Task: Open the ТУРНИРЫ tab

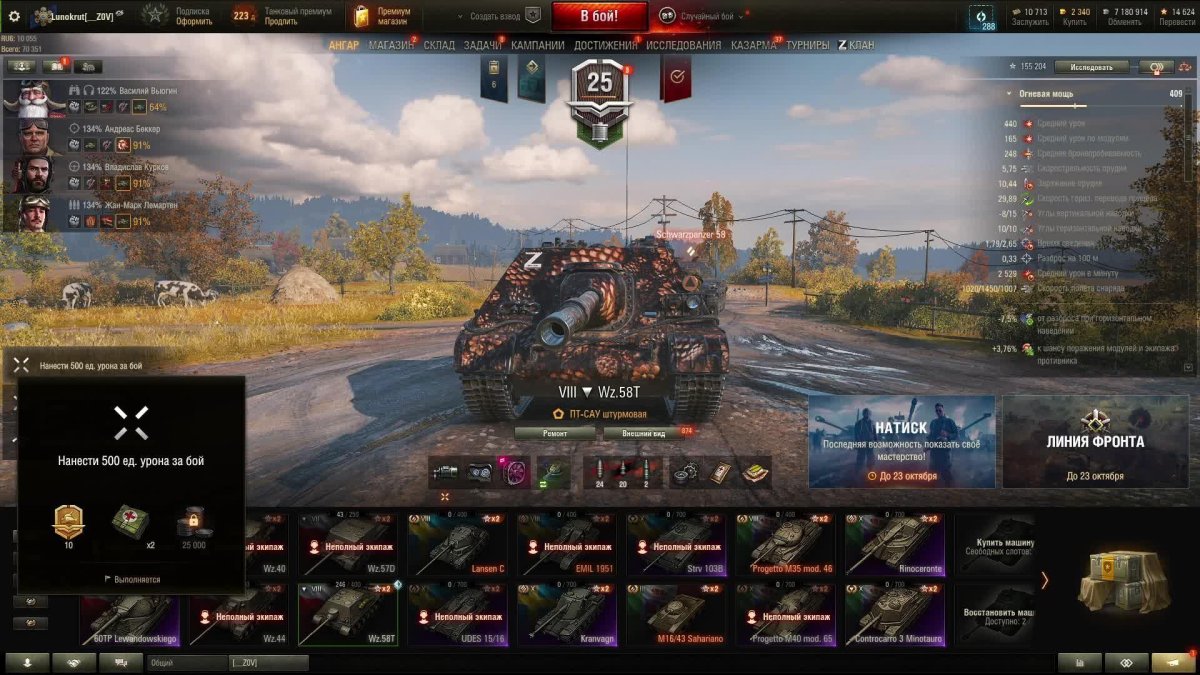Action: [807, 45]
